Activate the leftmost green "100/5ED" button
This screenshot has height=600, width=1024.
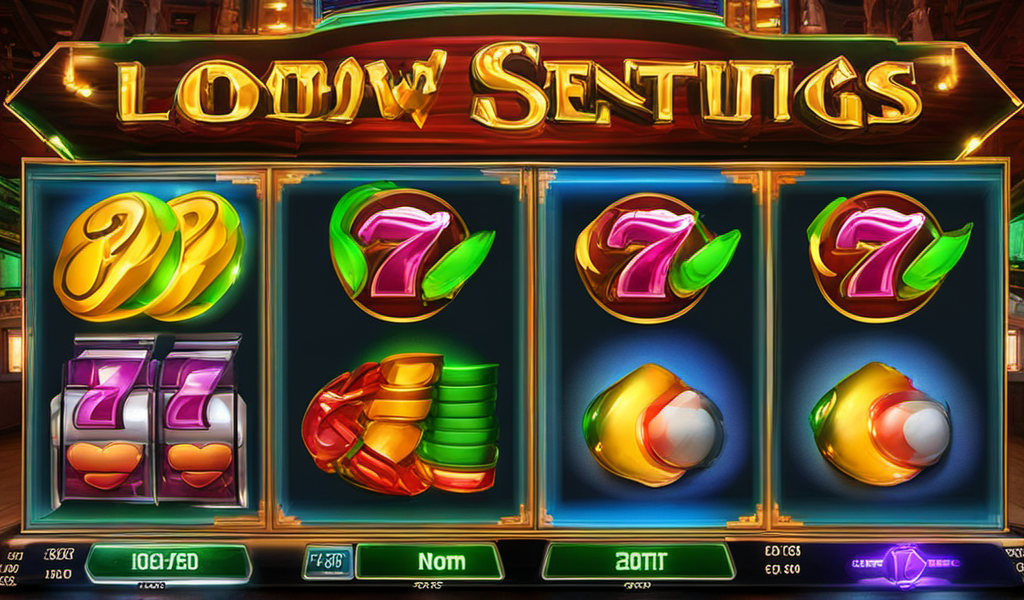(x=167, y=563)
